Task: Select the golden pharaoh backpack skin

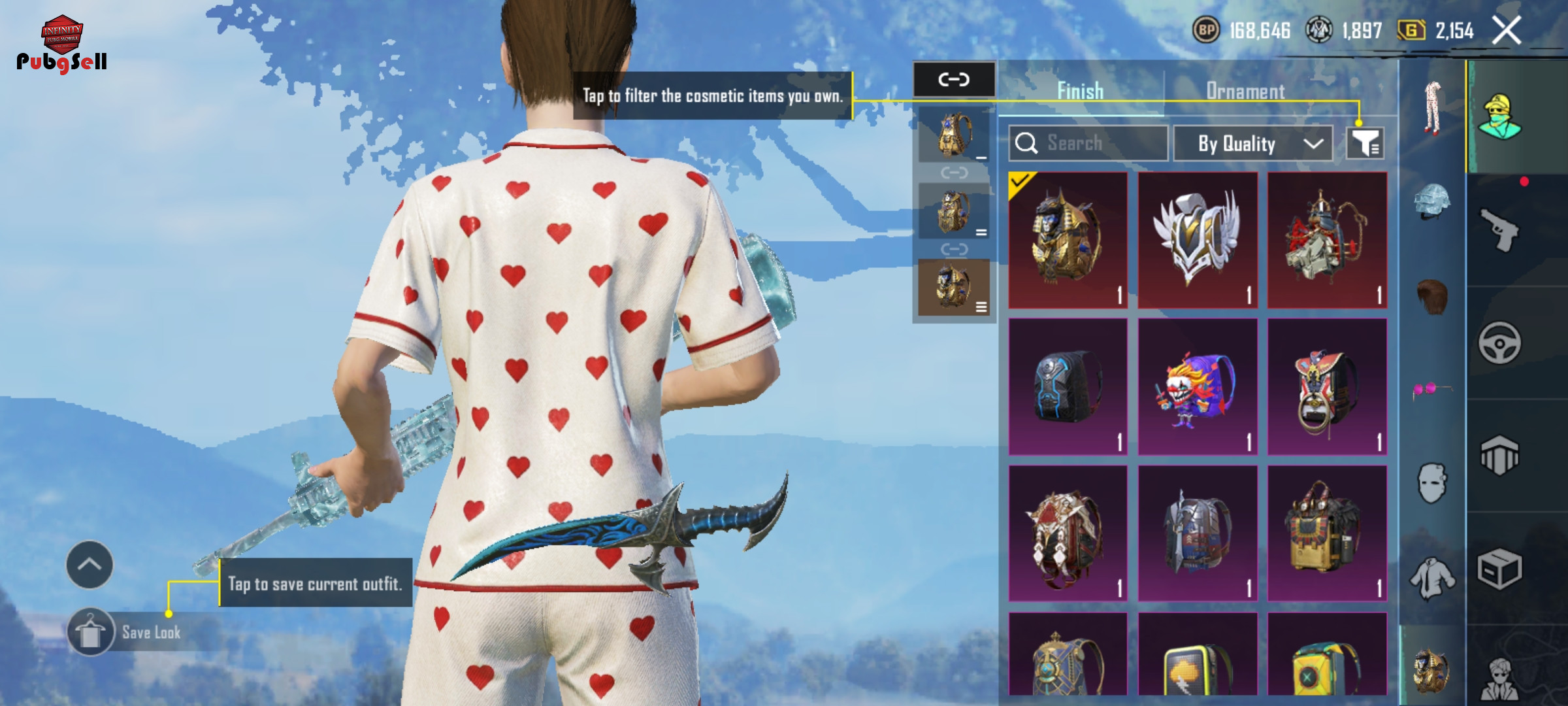Action: (1068, 240)
